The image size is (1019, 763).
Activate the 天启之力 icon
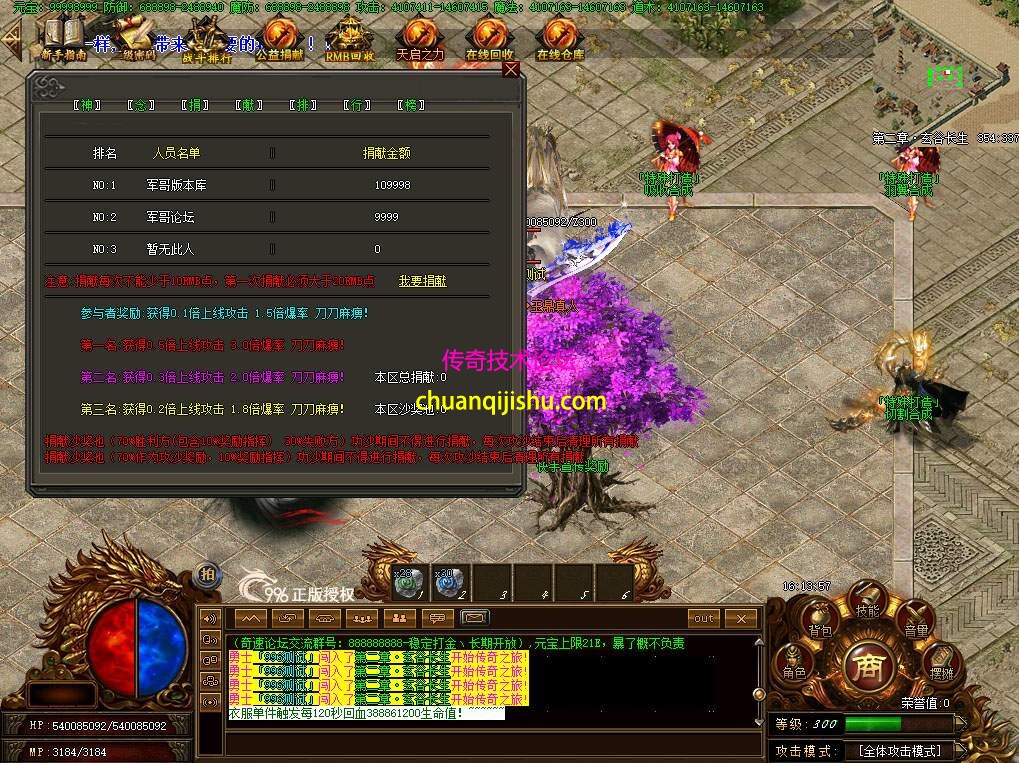(x=419, y=40)
